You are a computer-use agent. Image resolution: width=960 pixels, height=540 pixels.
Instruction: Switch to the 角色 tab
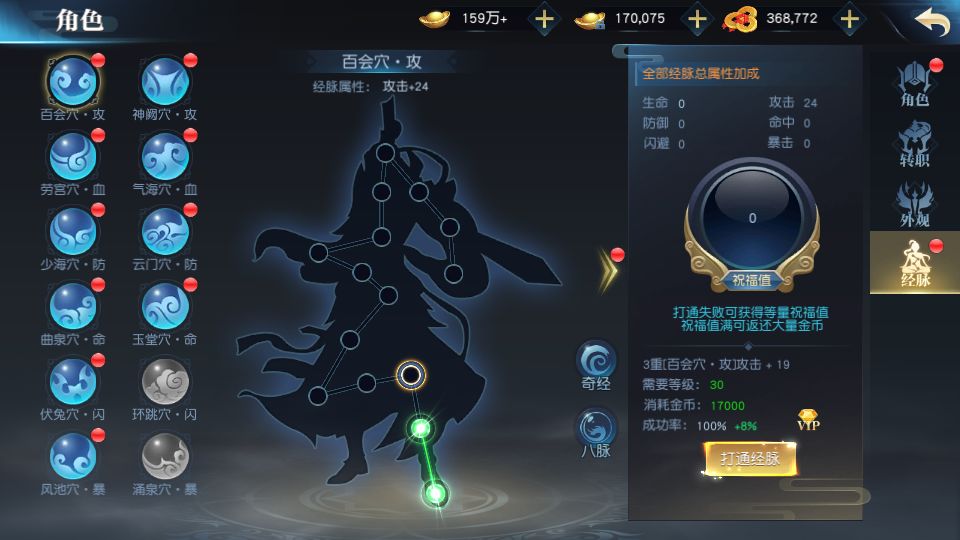click(914, 84)
